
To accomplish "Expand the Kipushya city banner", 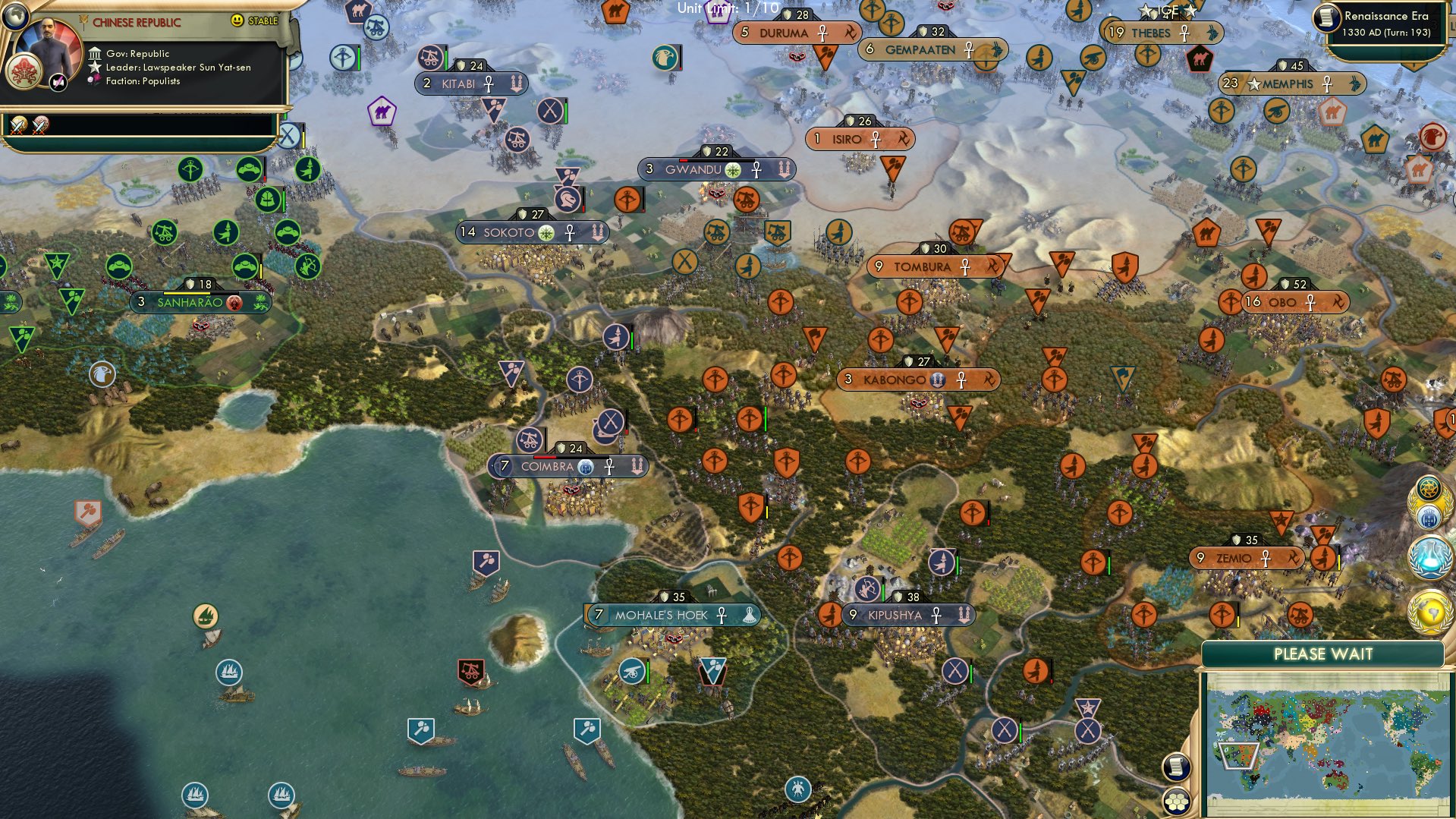I will (895, 616).
